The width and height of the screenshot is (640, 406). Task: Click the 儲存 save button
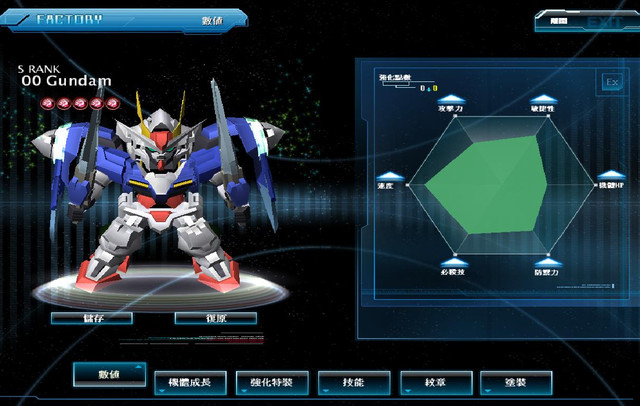tap(91, 318)
